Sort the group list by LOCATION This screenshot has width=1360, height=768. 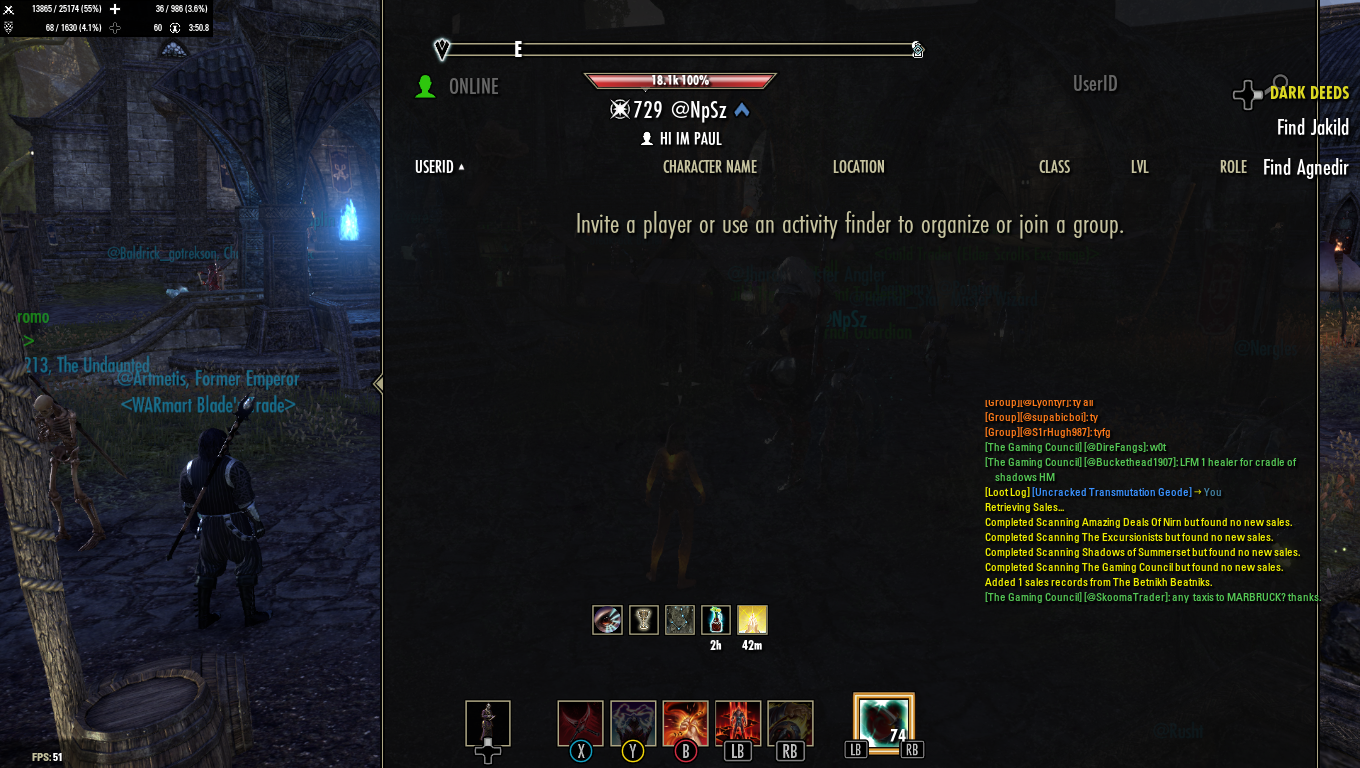(x=858, y=167)
